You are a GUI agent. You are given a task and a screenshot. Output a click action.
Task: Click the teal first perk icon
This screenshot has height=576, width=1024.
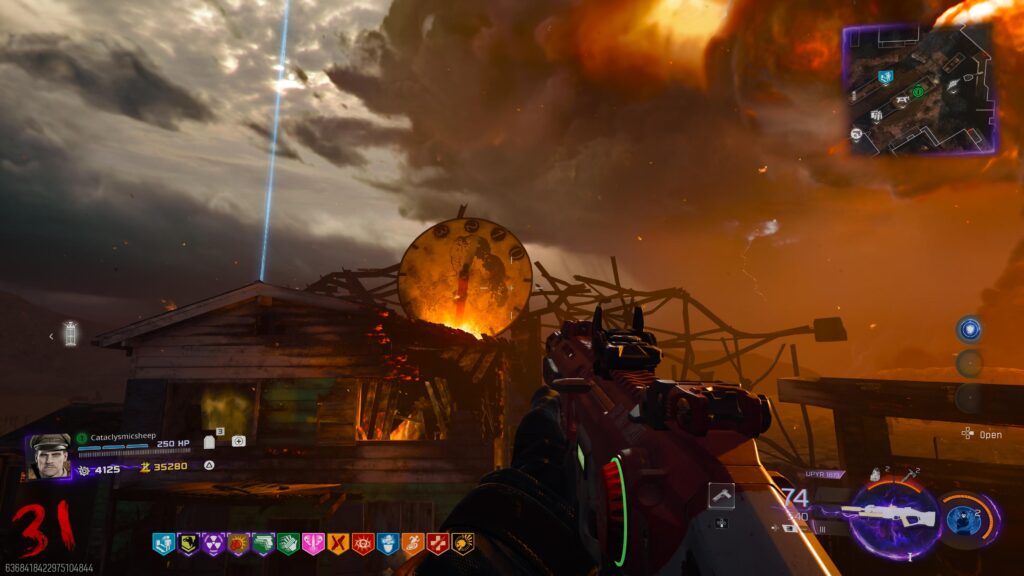pyautogui.click(x=163, y=544)
